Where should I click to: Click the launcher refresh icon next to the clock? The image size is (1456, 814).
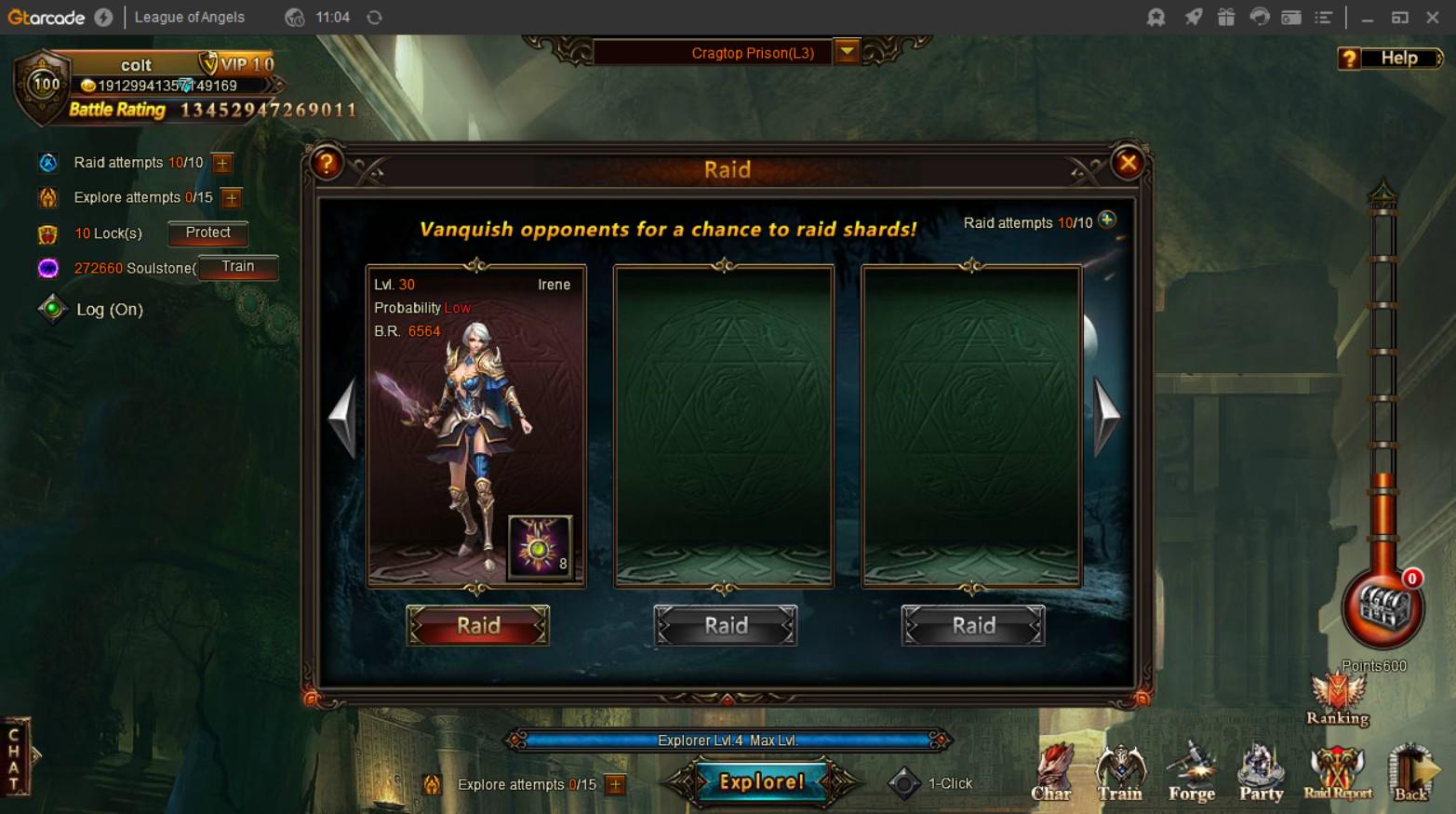coord(375,18)
